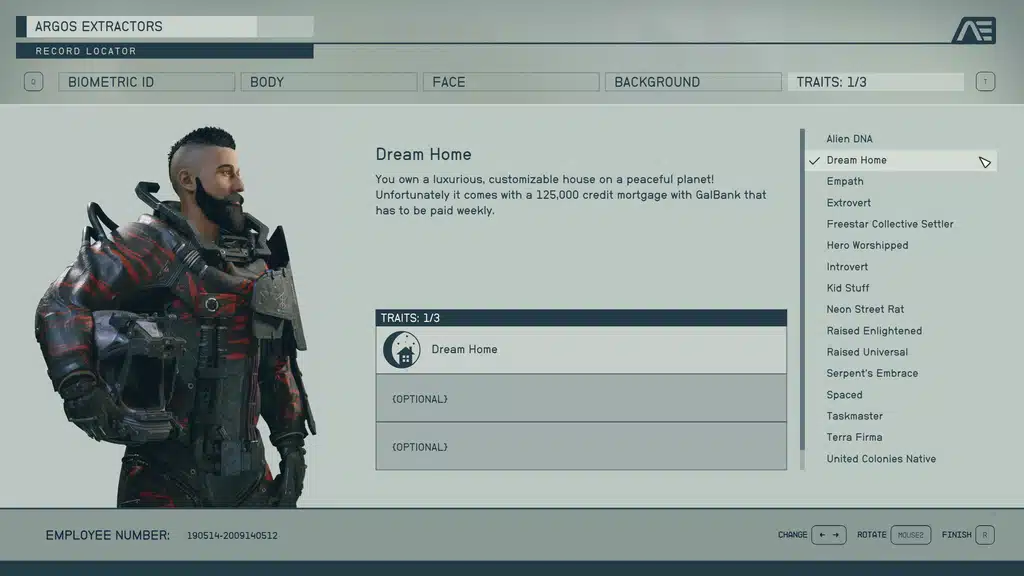Image resolution: width=1024 pixels, height=576 pixels.
Task: Choose the Alien DNA trait
Action: pos(849,139)
